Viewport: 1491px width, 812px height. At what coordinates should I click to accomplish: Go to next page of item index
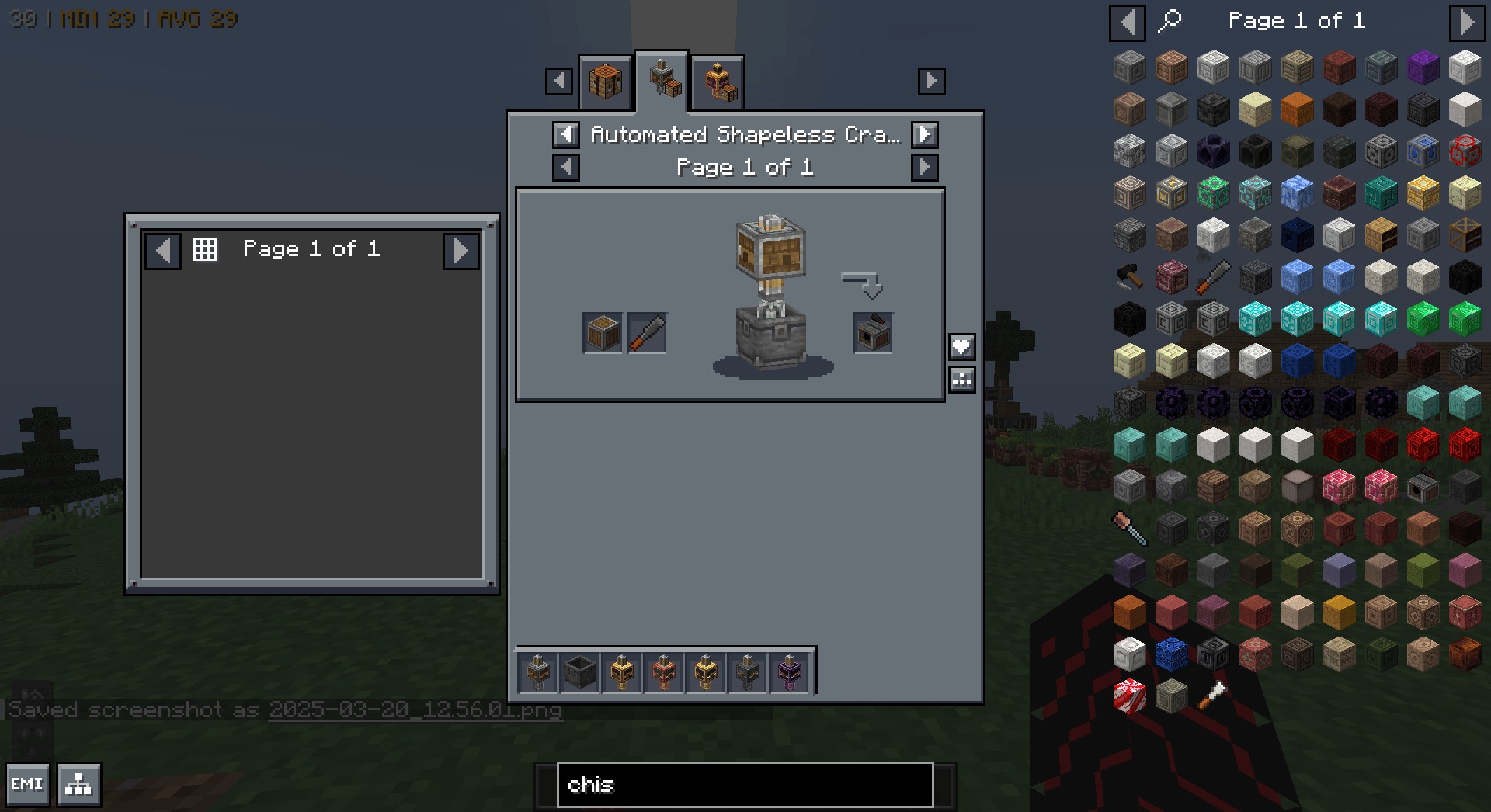tap(1466, 22)
